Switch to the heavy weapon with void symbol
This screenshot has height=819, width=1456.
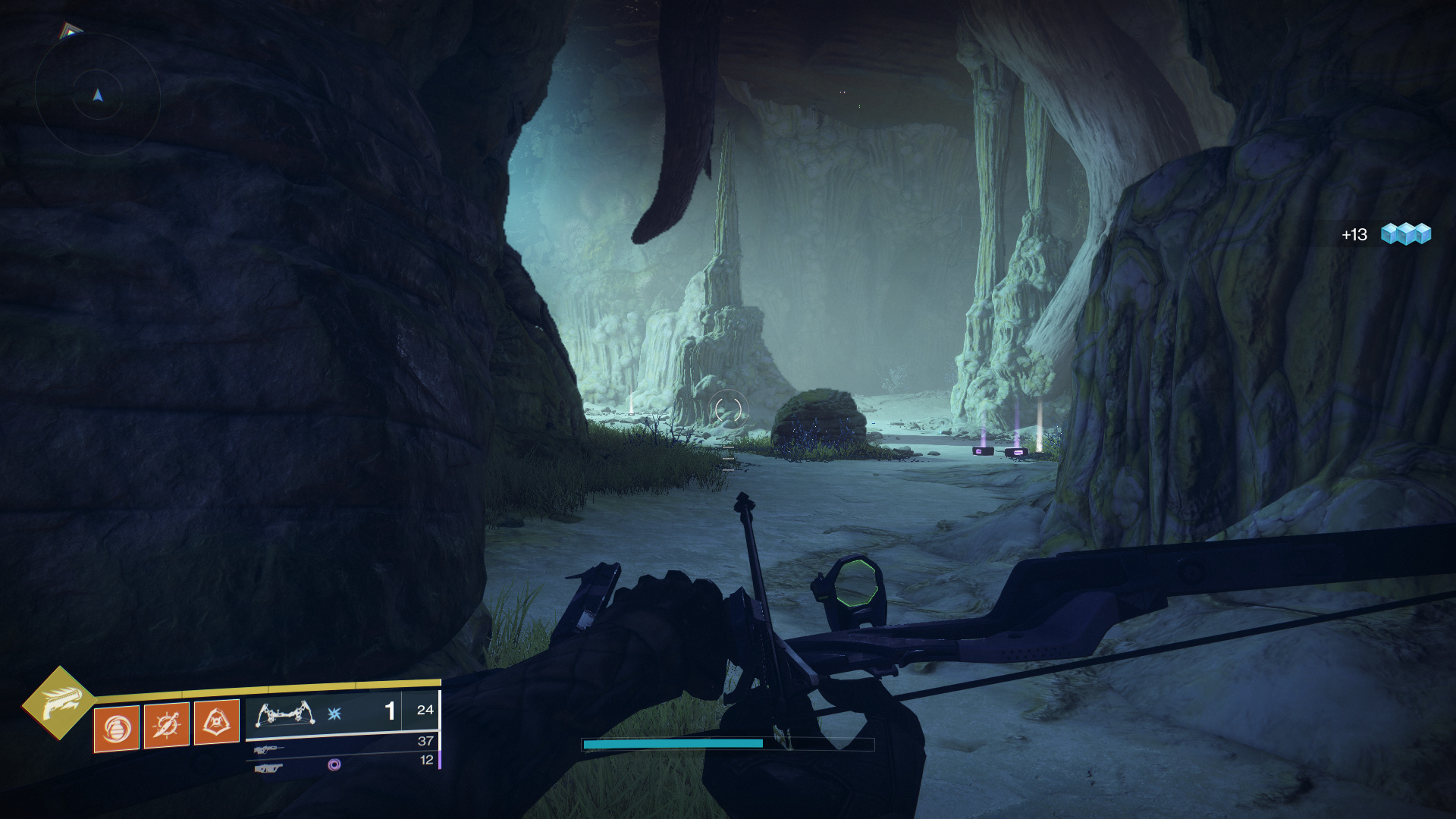pyautogui.click(x=268, y=768)
